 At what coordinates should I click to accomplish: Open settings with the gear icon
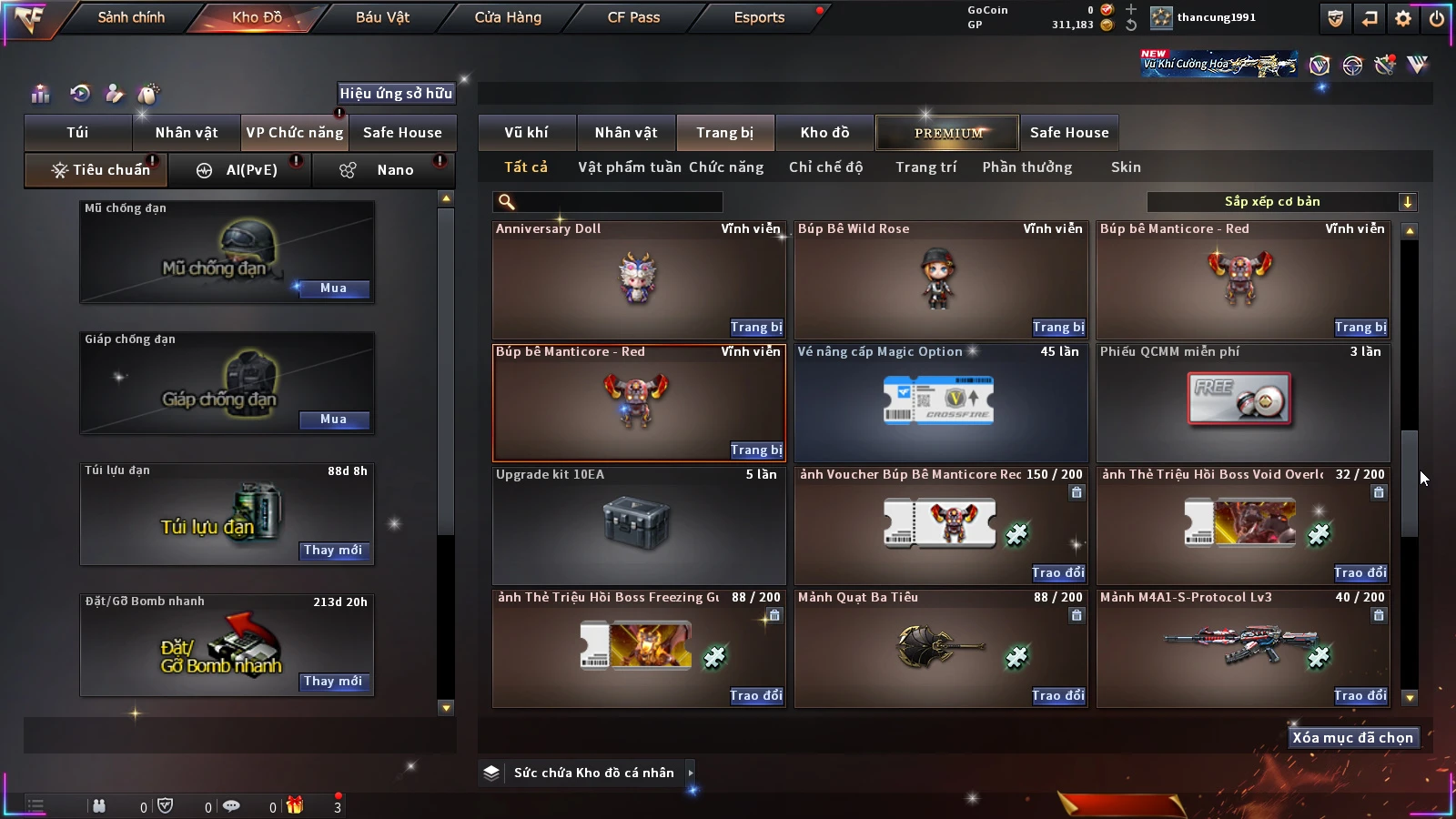point(1403,18)
